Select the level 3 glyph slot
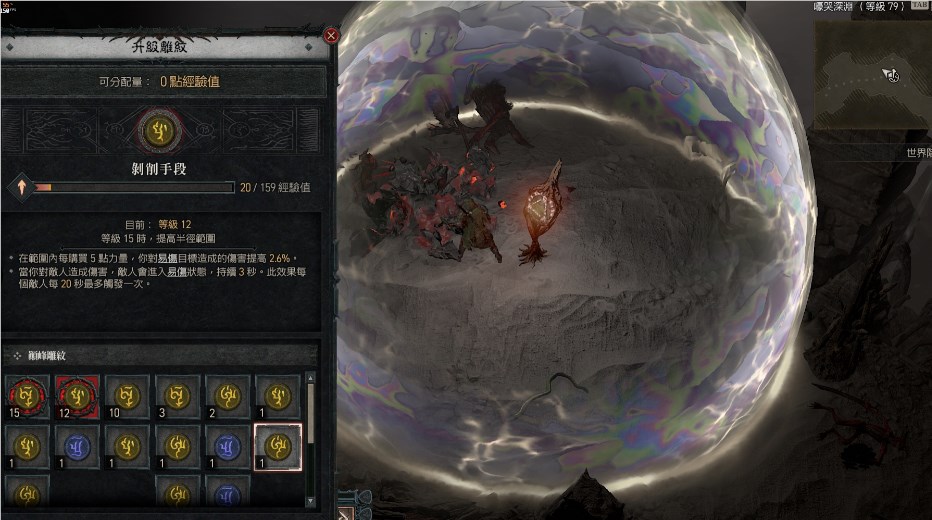The width and height of the screenshot is (932, 520). [177, 396]
